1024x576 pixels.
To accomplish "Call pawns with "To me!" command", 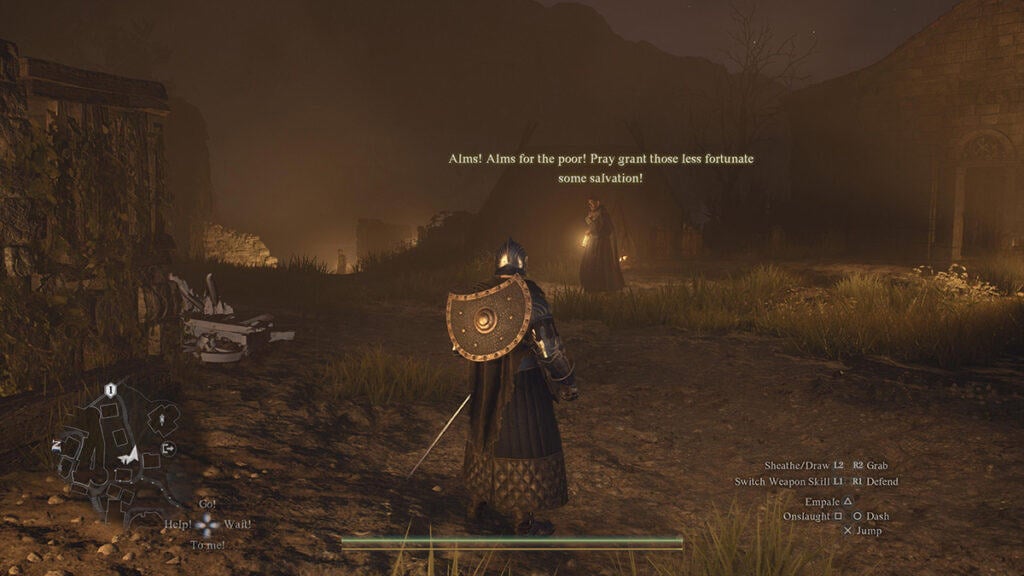I will pos(207,544).
